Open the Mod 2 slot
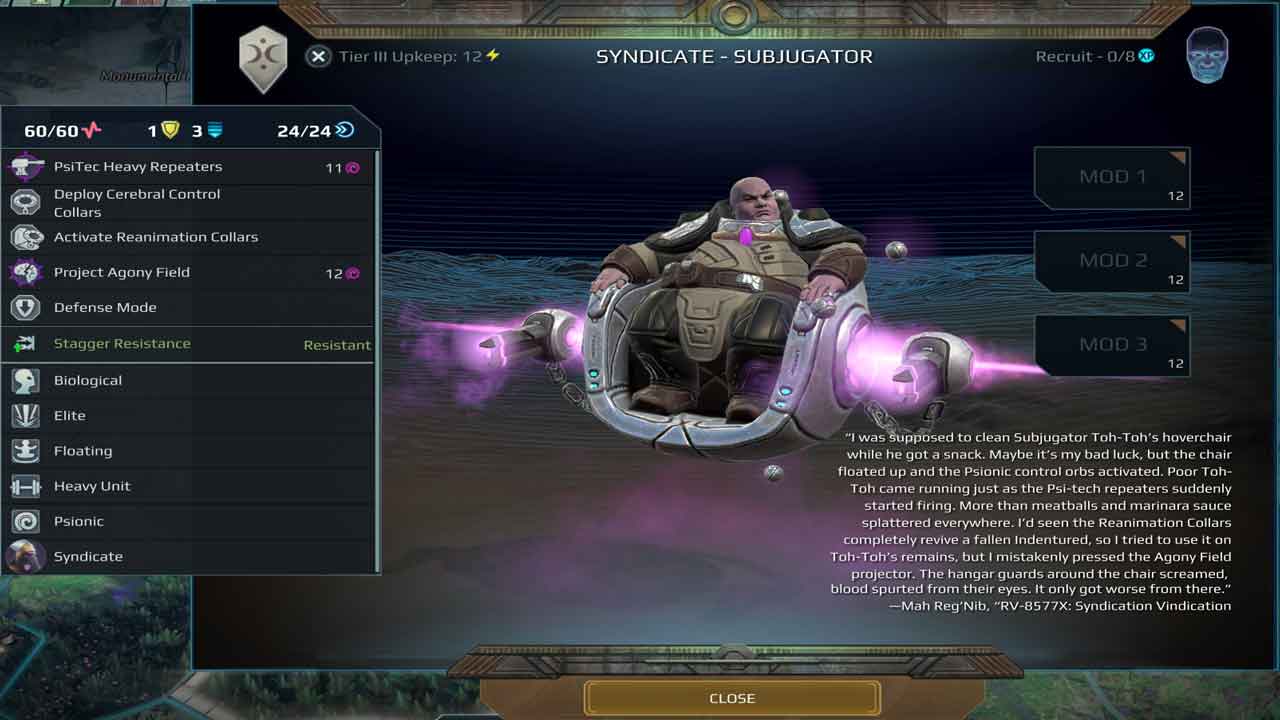1280x720 pixels. 1111,262
